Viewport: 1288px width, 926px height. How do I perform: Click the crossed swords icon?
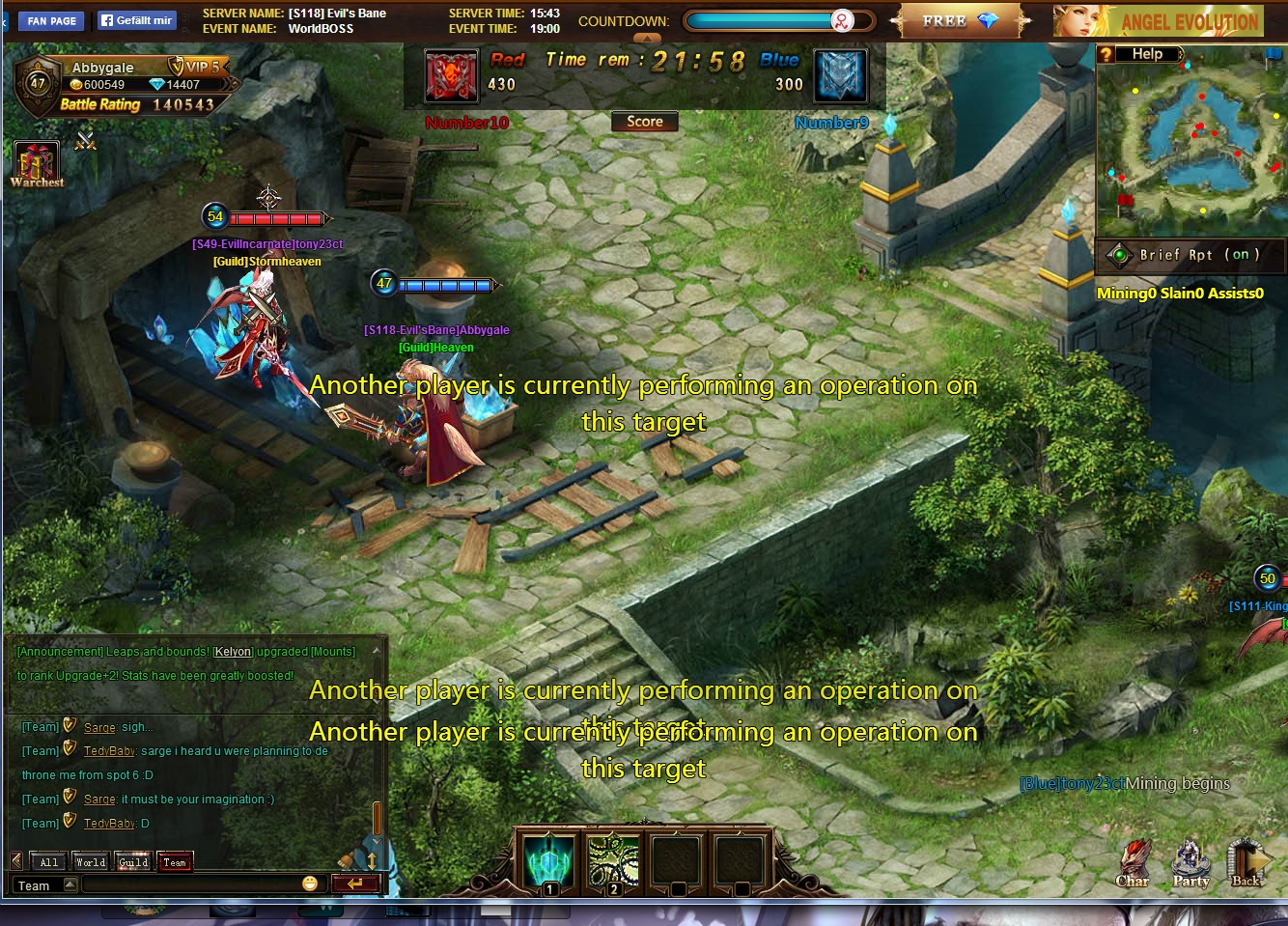tap(86, 141)
